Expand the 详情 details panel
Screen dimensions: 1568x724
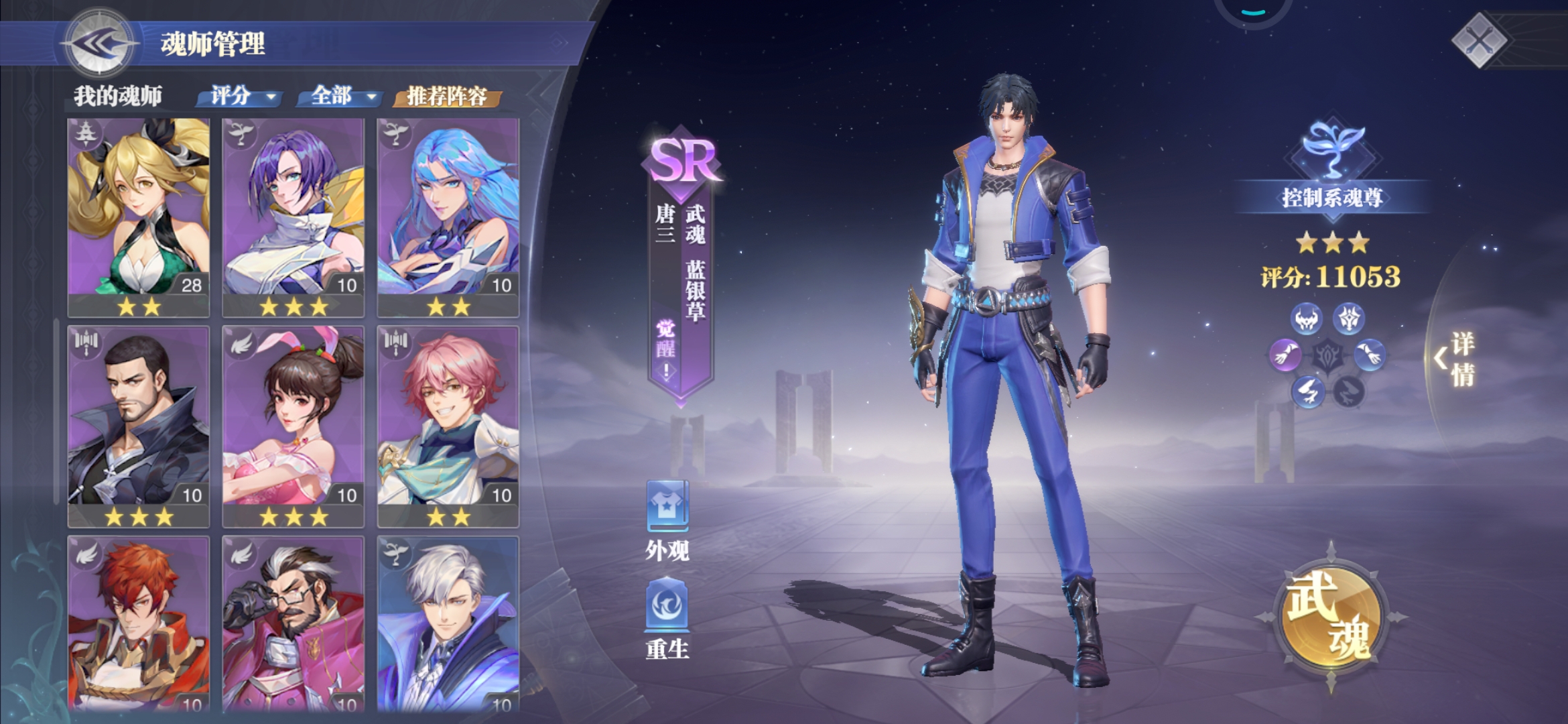1455,359
